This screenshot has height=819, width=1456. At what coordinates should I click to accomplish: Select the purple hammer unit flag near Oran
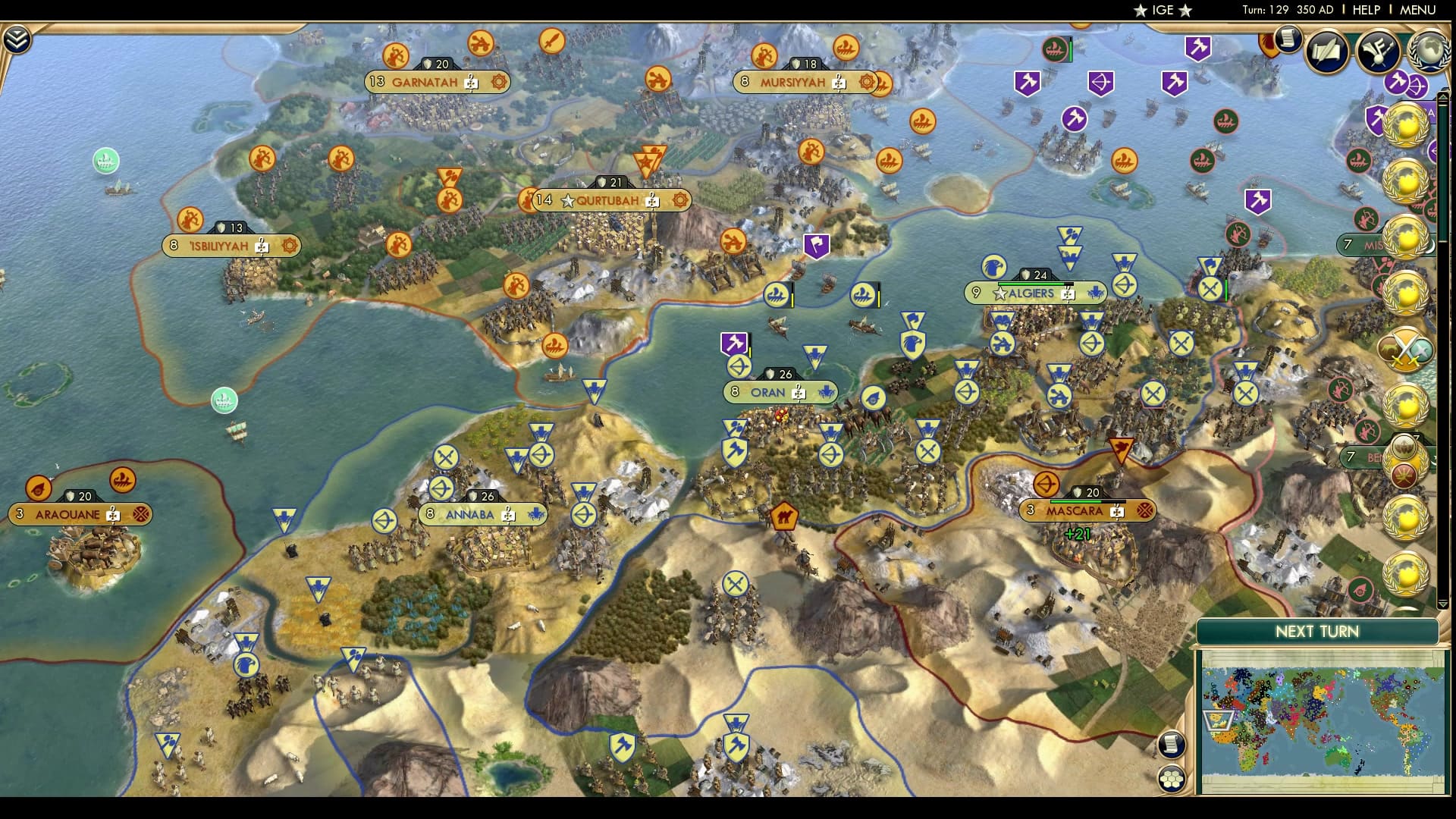733,344
